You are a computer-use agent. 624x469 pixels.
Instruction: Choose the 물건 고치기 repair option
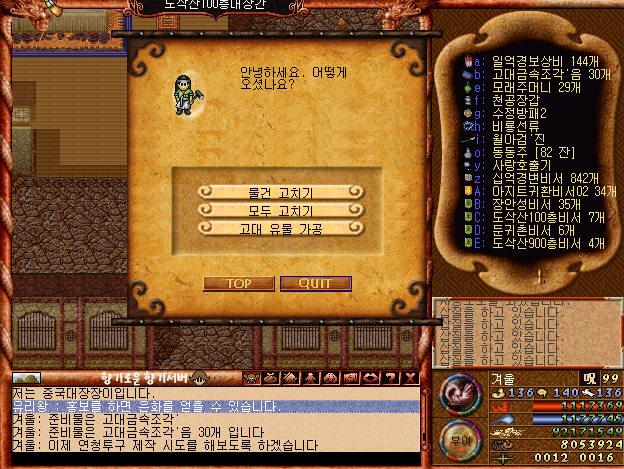(280, 192)
